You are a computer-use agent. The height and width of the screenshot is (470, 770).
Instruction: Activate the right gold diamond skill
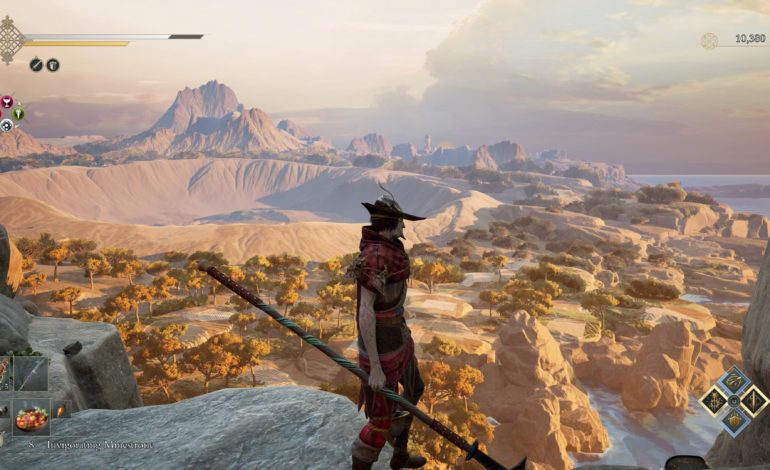point(753,401)
